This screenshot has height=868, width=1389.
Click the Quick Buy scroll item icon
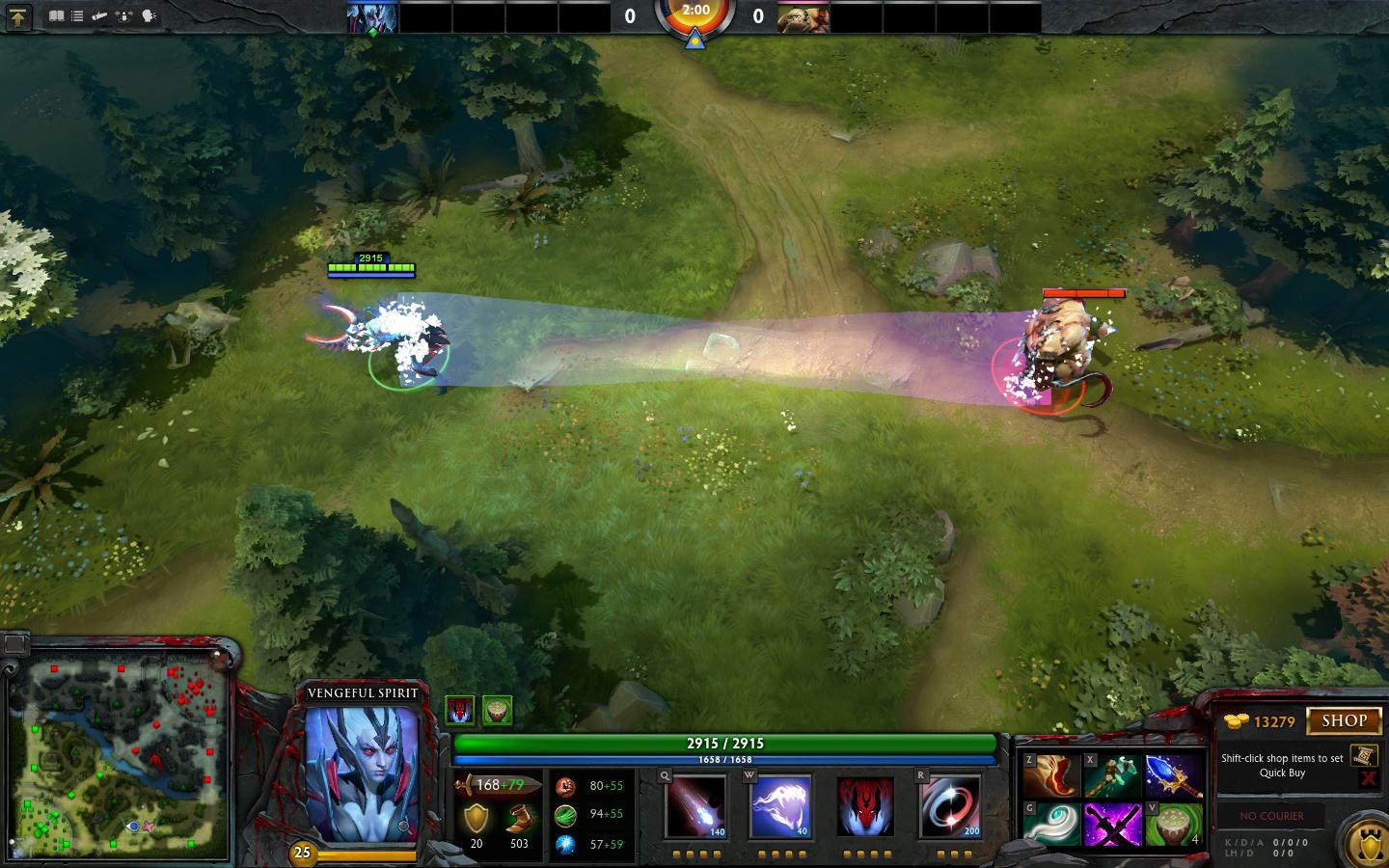[1362, 755]
